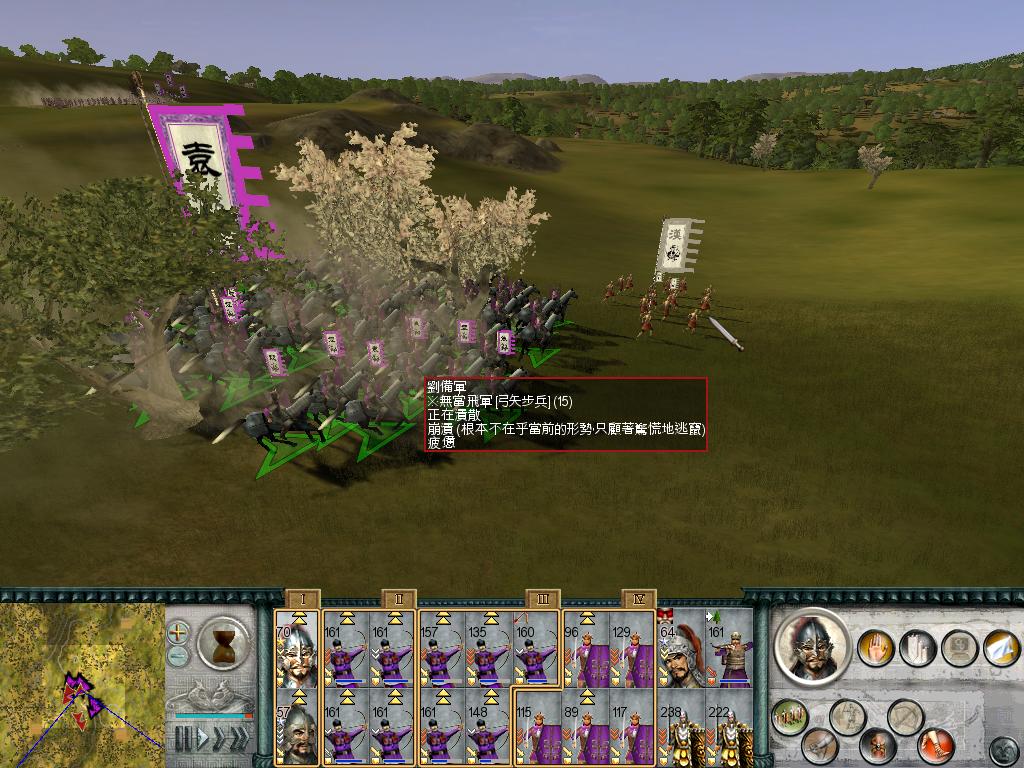Viewport: 1024px width, 768px height.
Task: Select group IV tab
Action: [x=638, y=599]
